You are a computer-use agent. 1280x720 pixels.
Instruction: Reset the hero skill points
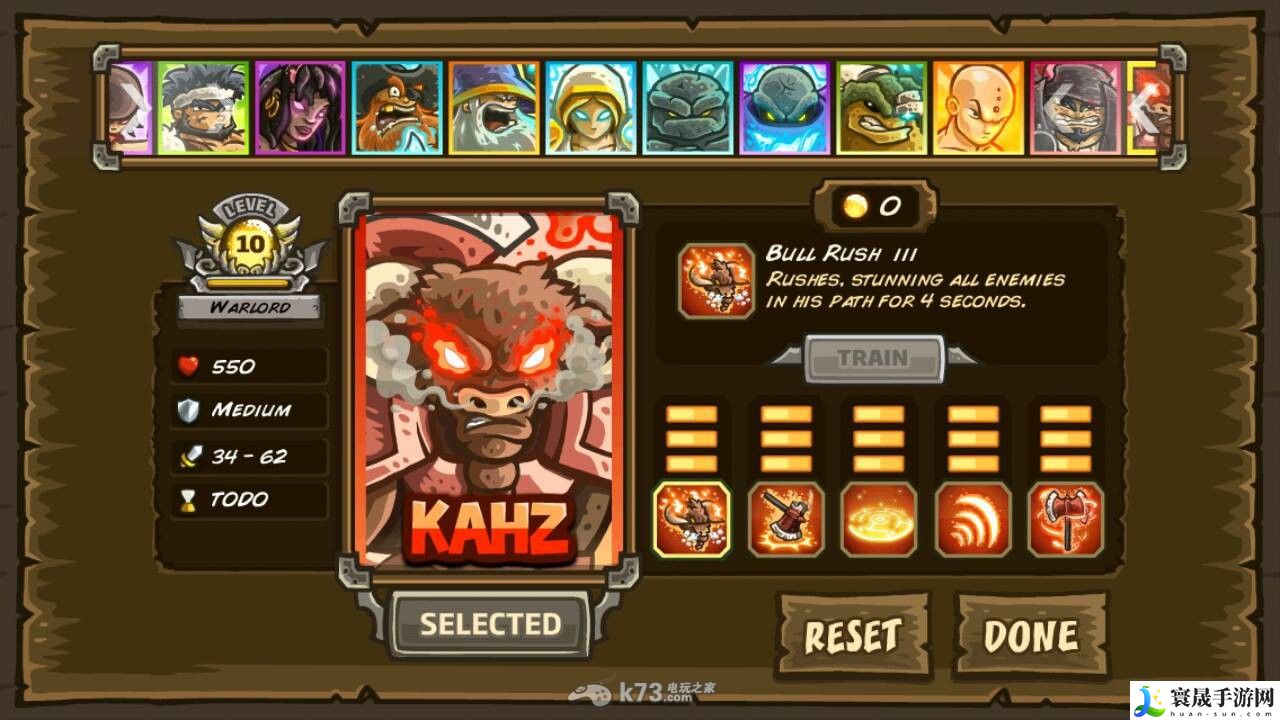coord(853,635)
